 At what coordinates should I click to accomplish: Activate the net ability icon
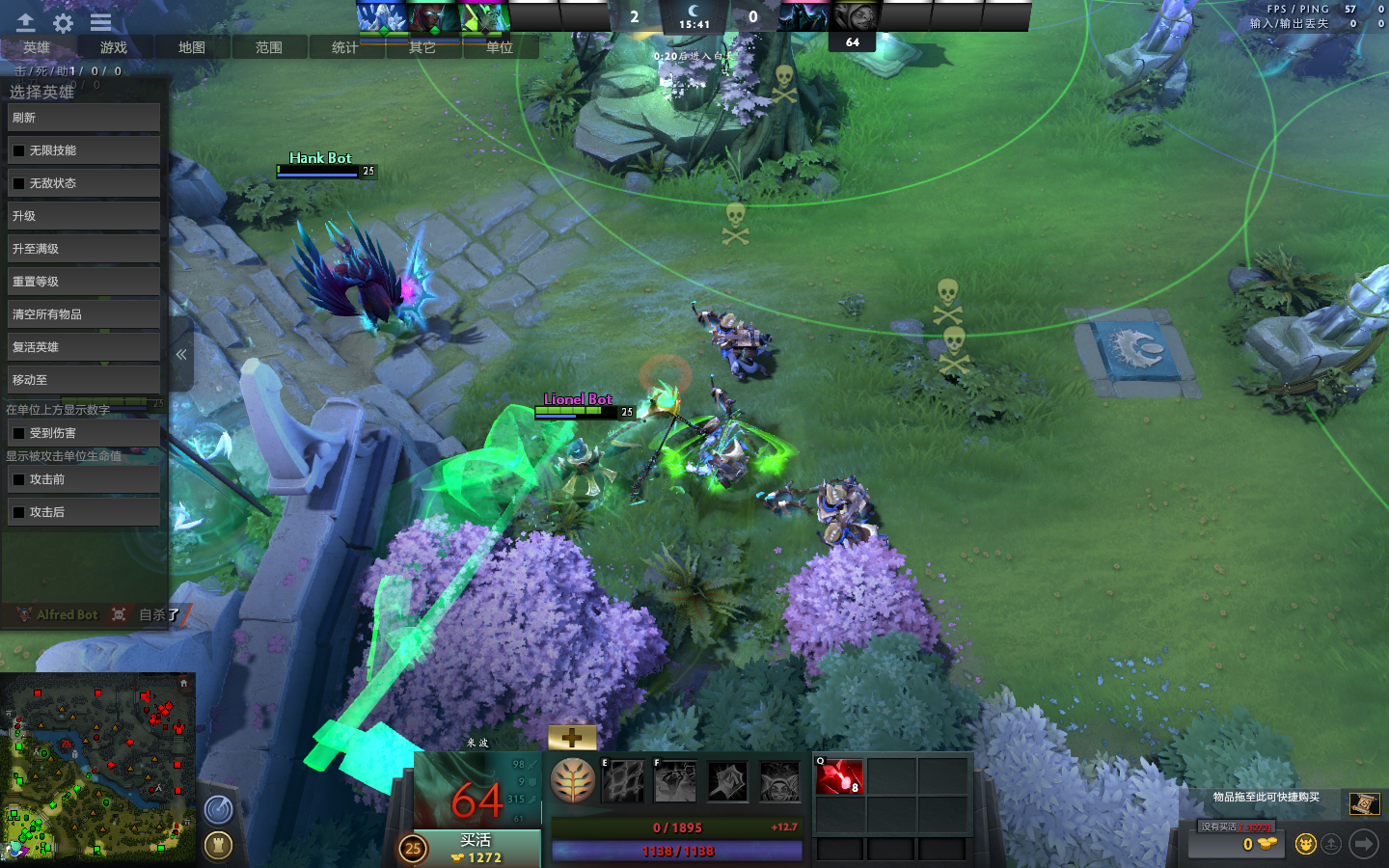[x=624, y=781]
